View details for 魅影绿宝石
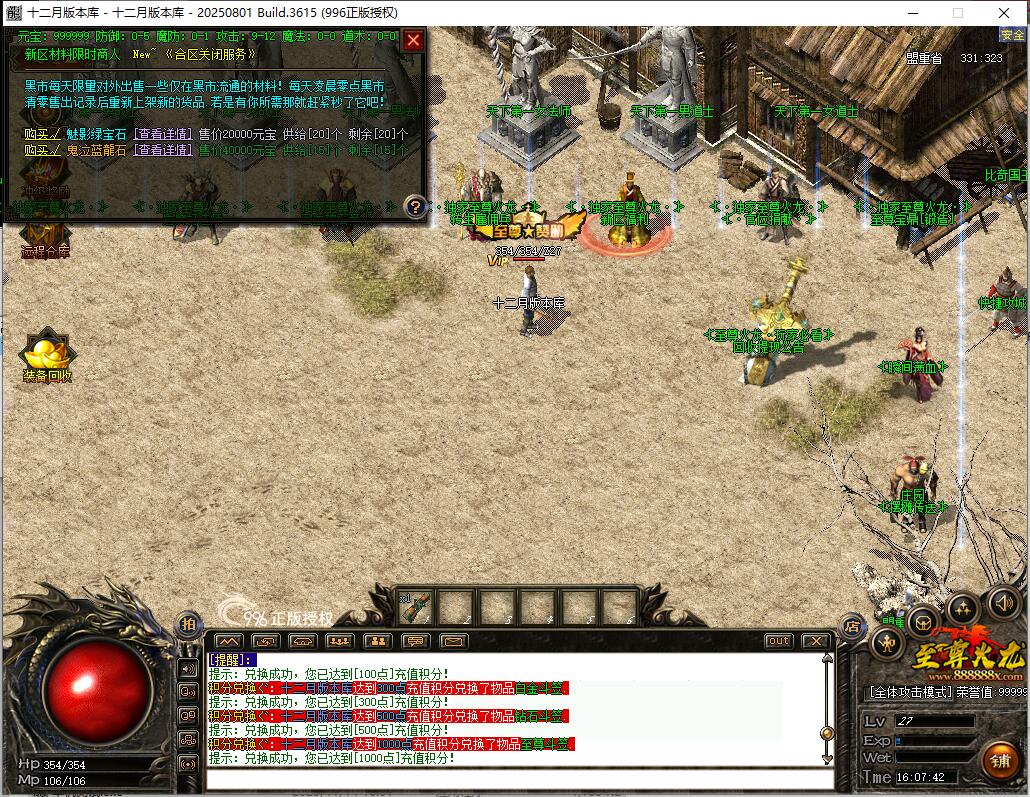1030x797 pixels. click(163, 134)
